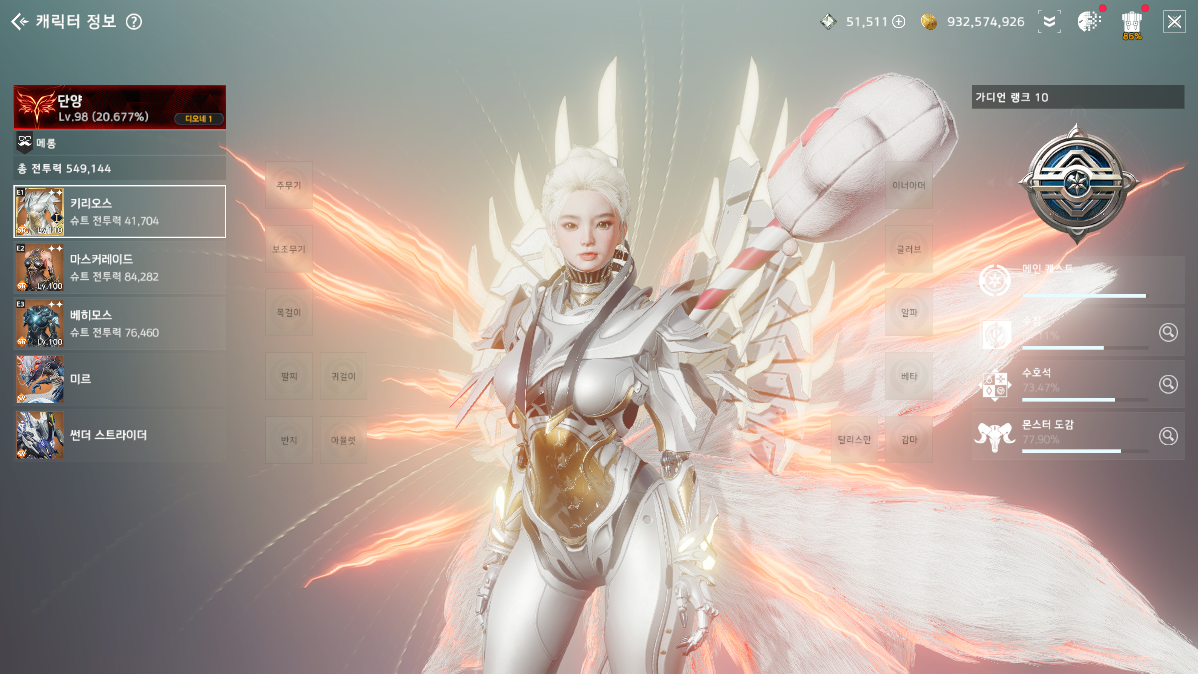Choose the 마스커레이드 suit row
This screenshot has height=674, width=1198.
pos(119,267)
